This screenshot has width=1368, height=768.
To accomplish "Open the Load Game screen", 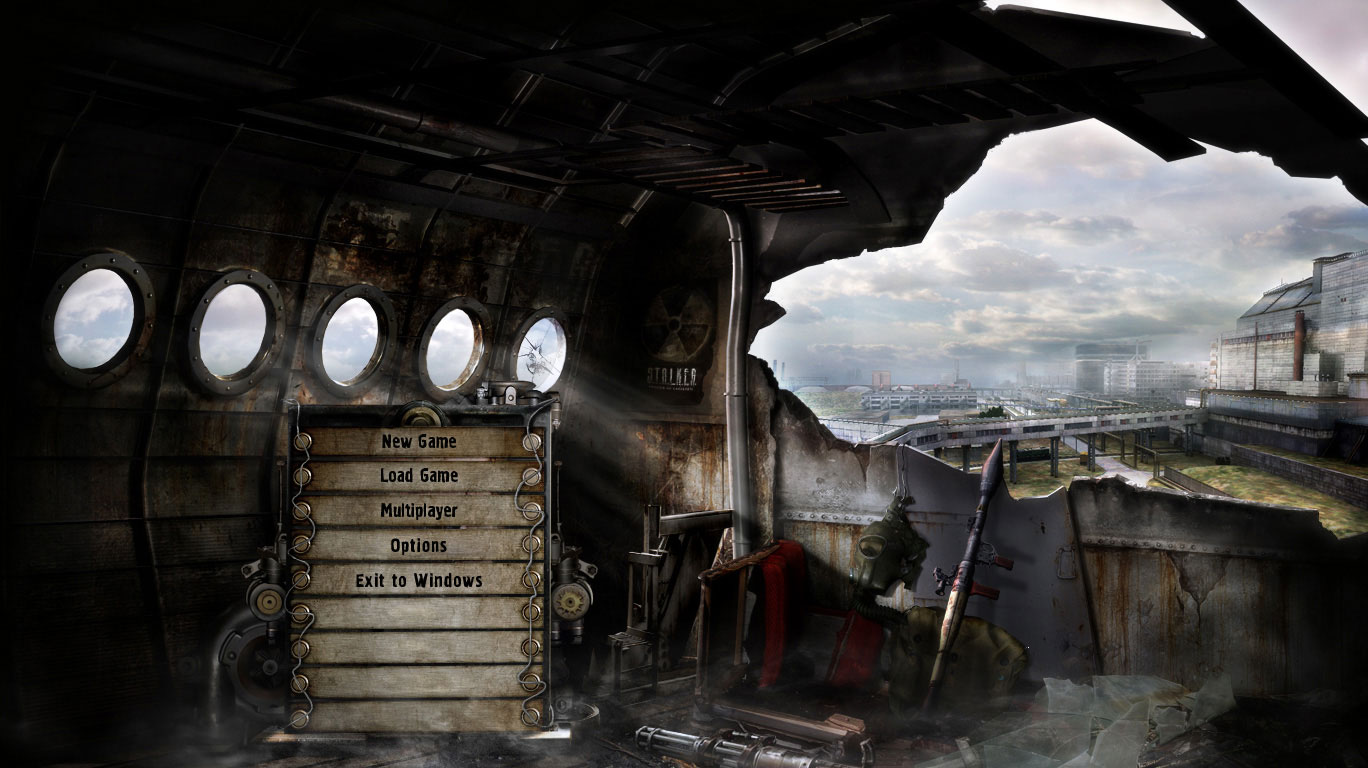I will [418, 476].
